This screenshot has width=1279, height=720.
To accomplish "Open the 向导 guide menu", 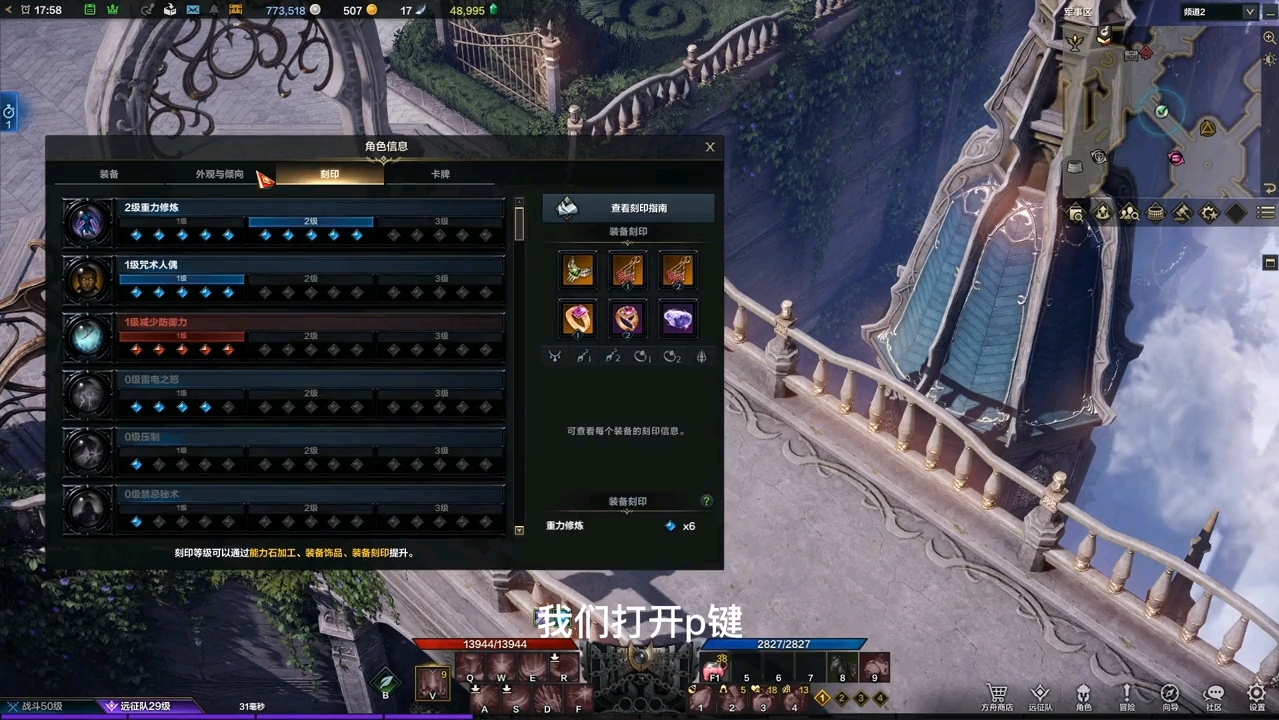I will [1170, 696].
